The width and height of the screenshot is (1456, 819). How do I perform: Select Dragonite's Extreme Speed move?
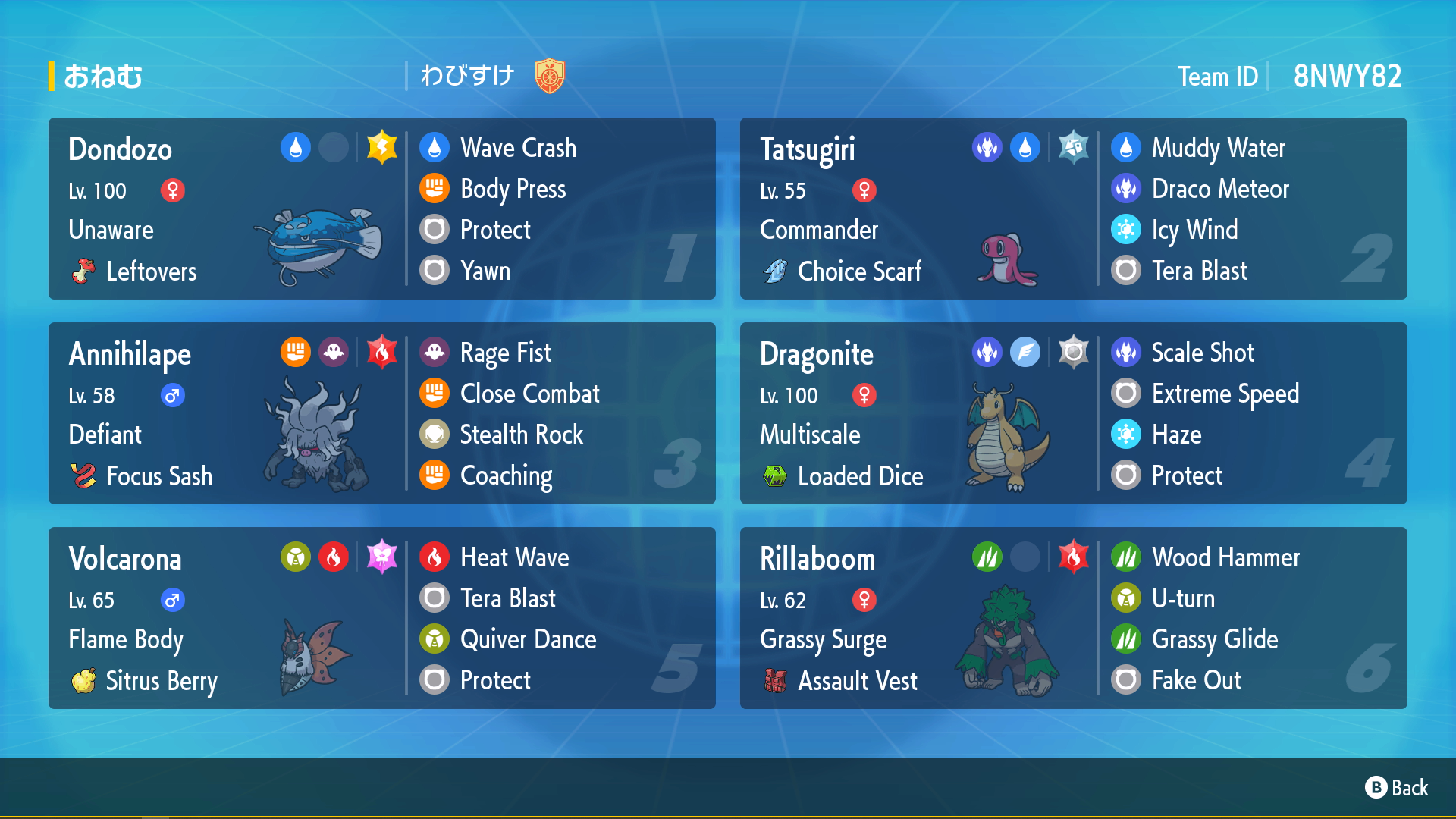(1225, 394)
